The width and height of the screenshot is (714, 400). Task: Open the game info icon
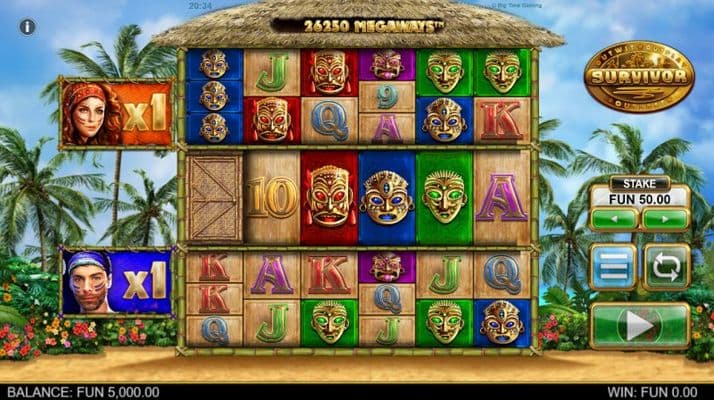click(x=28, y=27)
